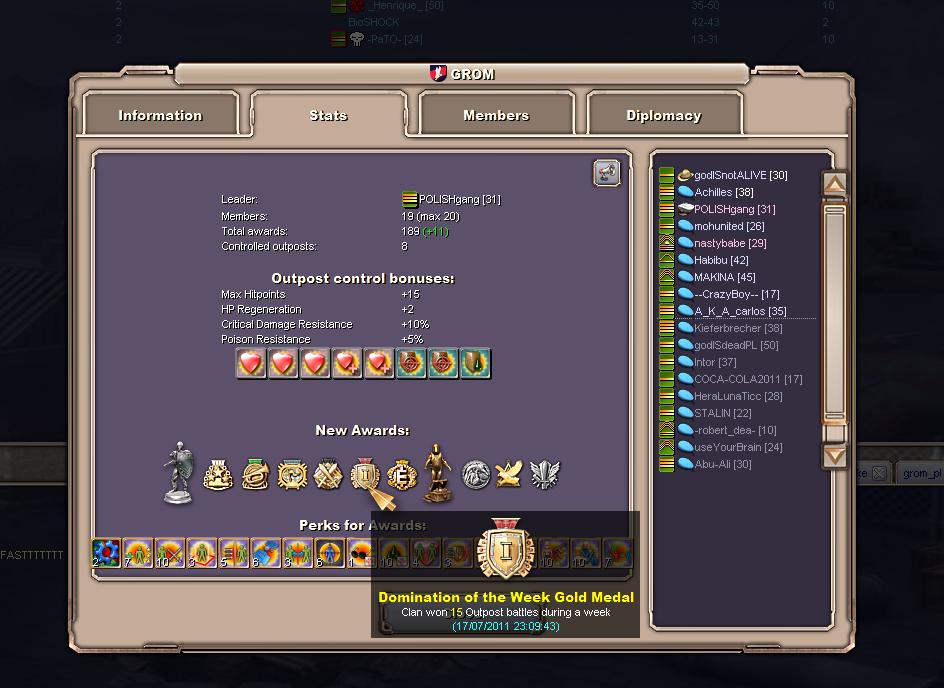944x688 pixels.
Task: Open the Information tab
Action: click(x=160, y=116)
